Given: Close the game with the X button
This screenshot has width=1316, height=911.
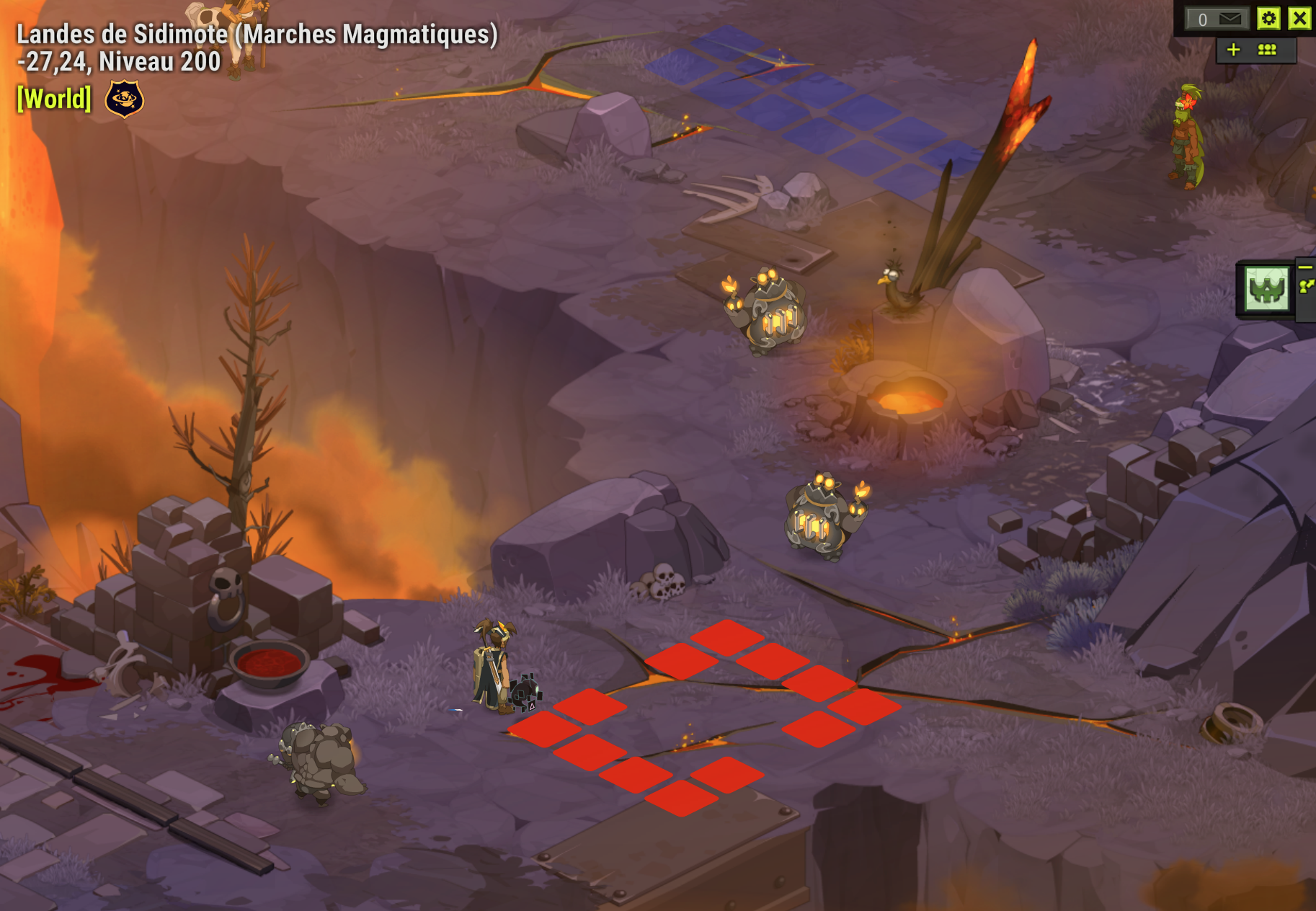Looking at the screenshot, I should pyautogui.click(x=1299, y=18).
